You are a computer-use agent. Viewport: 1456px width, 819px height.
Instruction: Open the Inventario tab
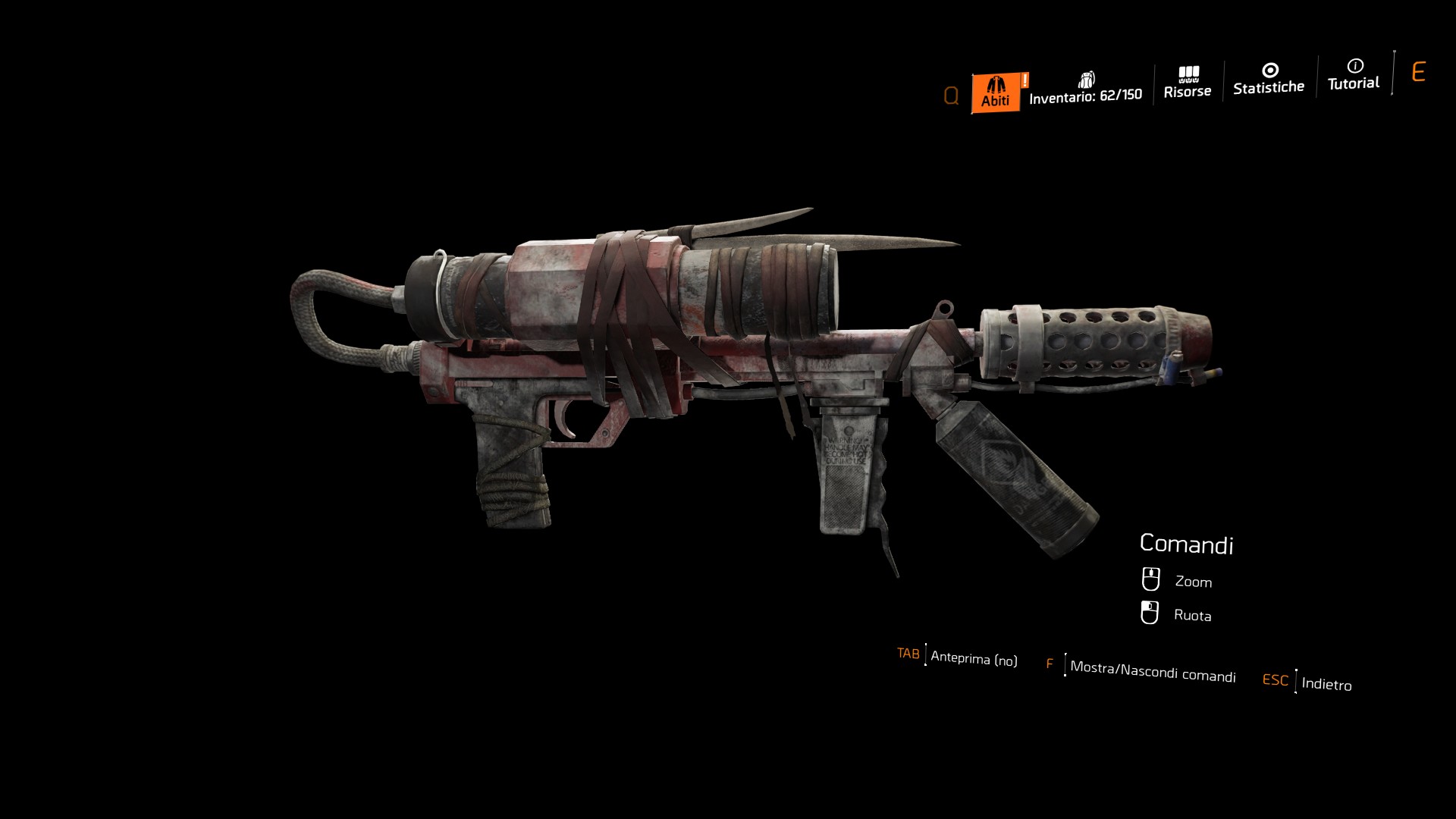1085,89
